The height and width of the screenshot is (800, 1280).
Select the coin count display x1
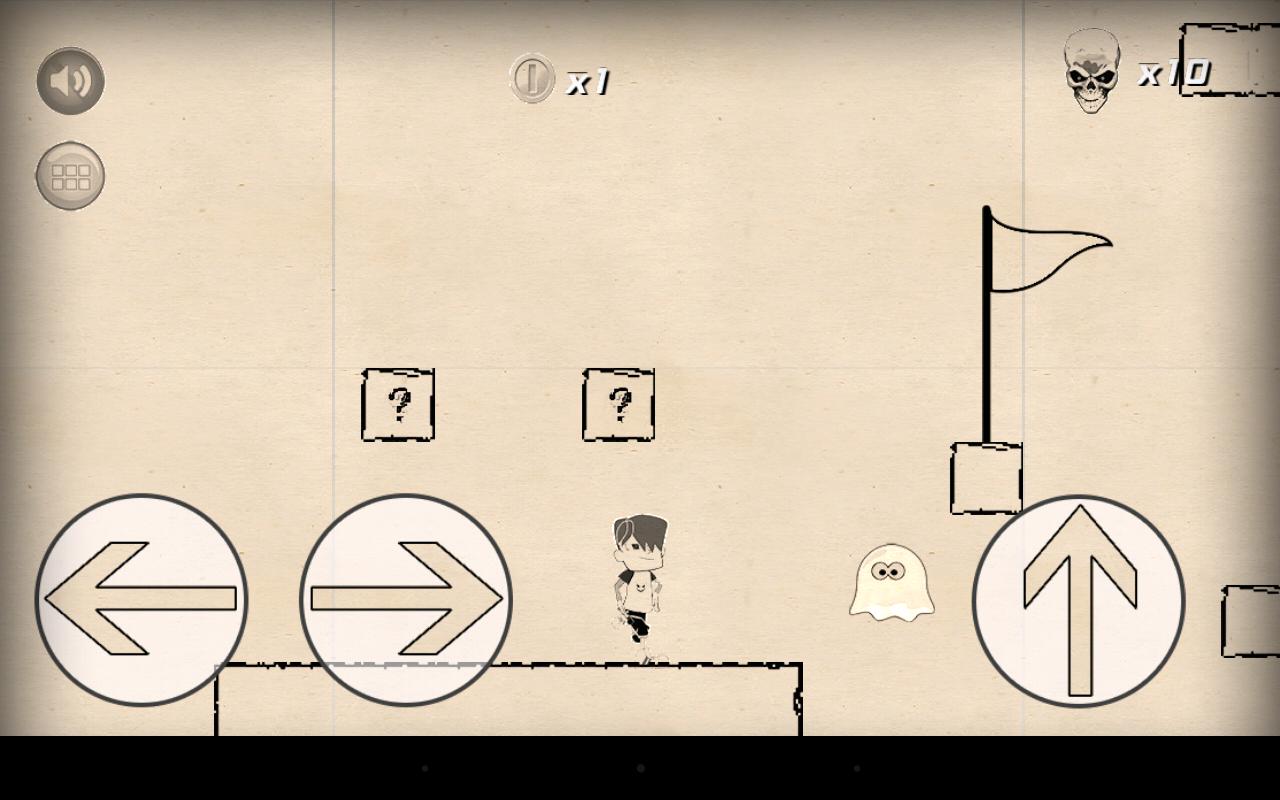588,80
